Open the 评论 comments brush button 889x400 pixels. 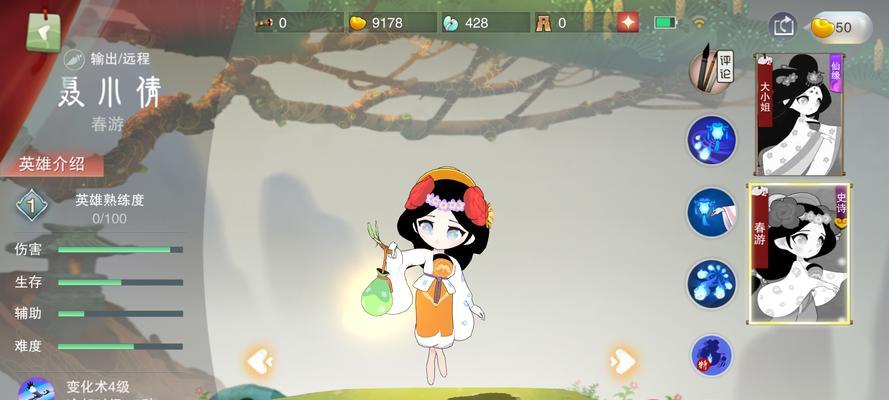point(713,66)
